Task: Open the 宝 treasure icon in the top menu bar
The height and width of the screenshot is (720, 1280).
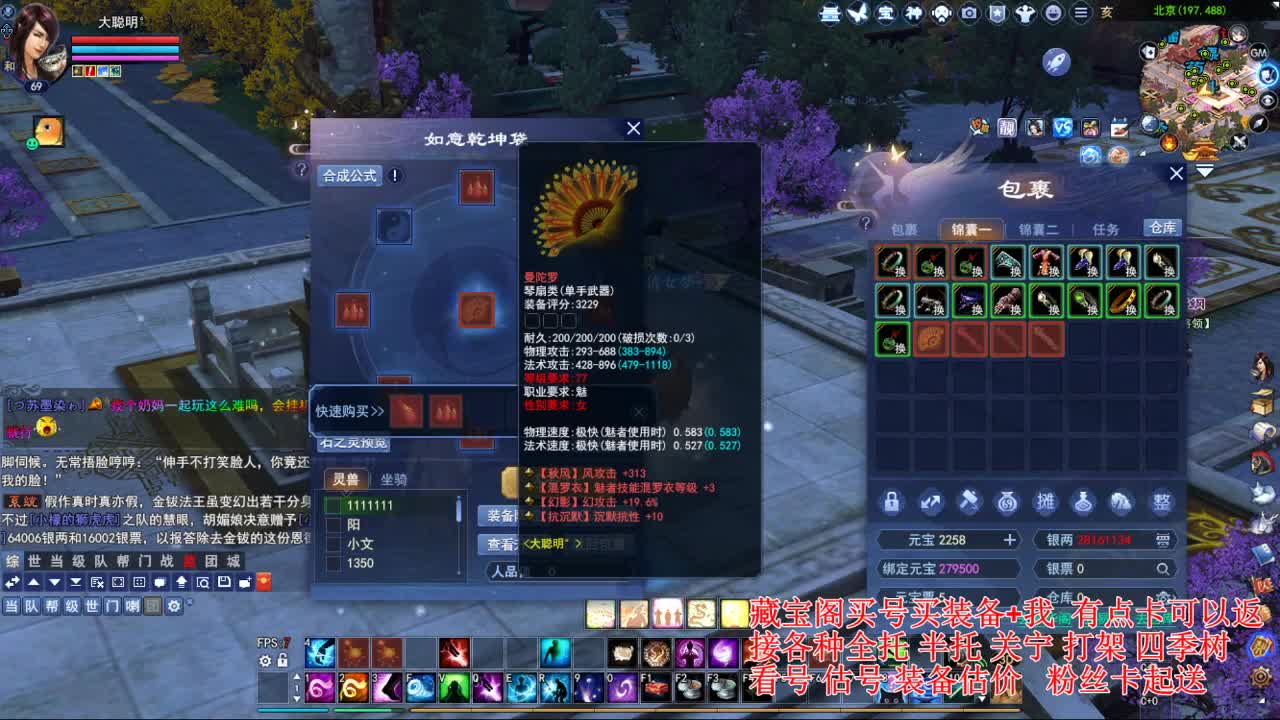Action: coord(886,13)
